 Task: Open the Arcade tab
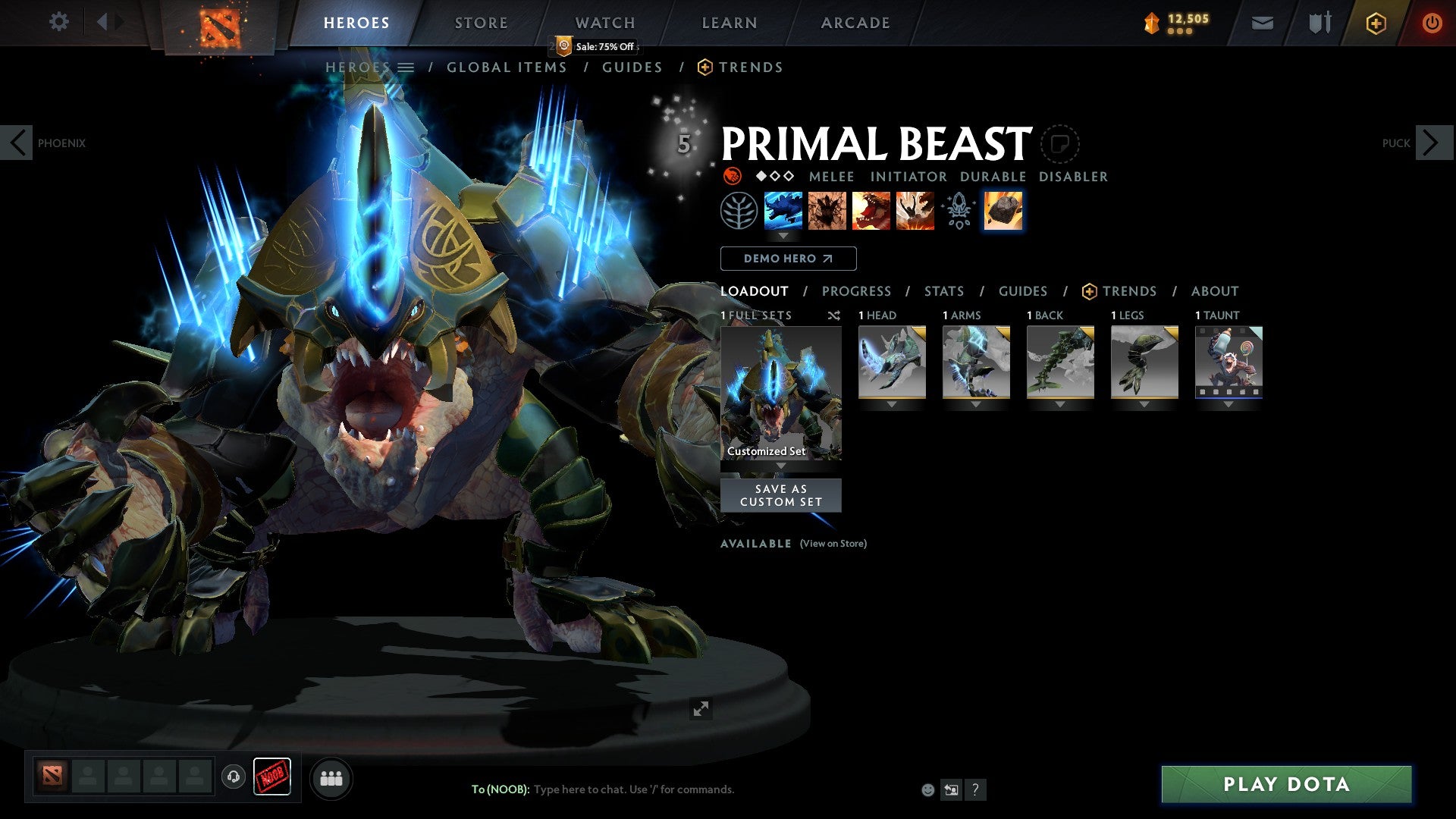855,23
